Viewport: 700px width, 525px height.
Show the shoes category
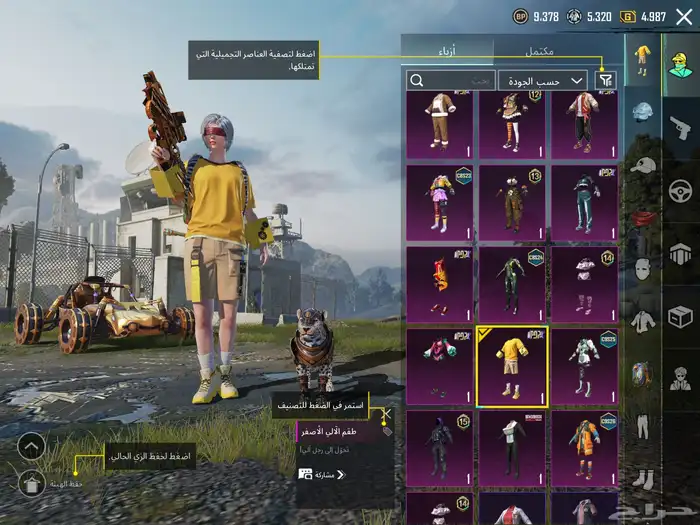pos(644,478)
